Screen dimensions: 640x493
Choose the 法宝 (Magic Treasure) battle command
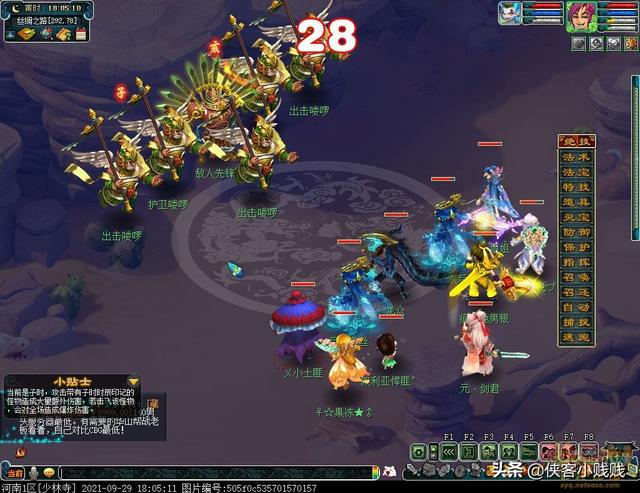(x=577, y=172)
